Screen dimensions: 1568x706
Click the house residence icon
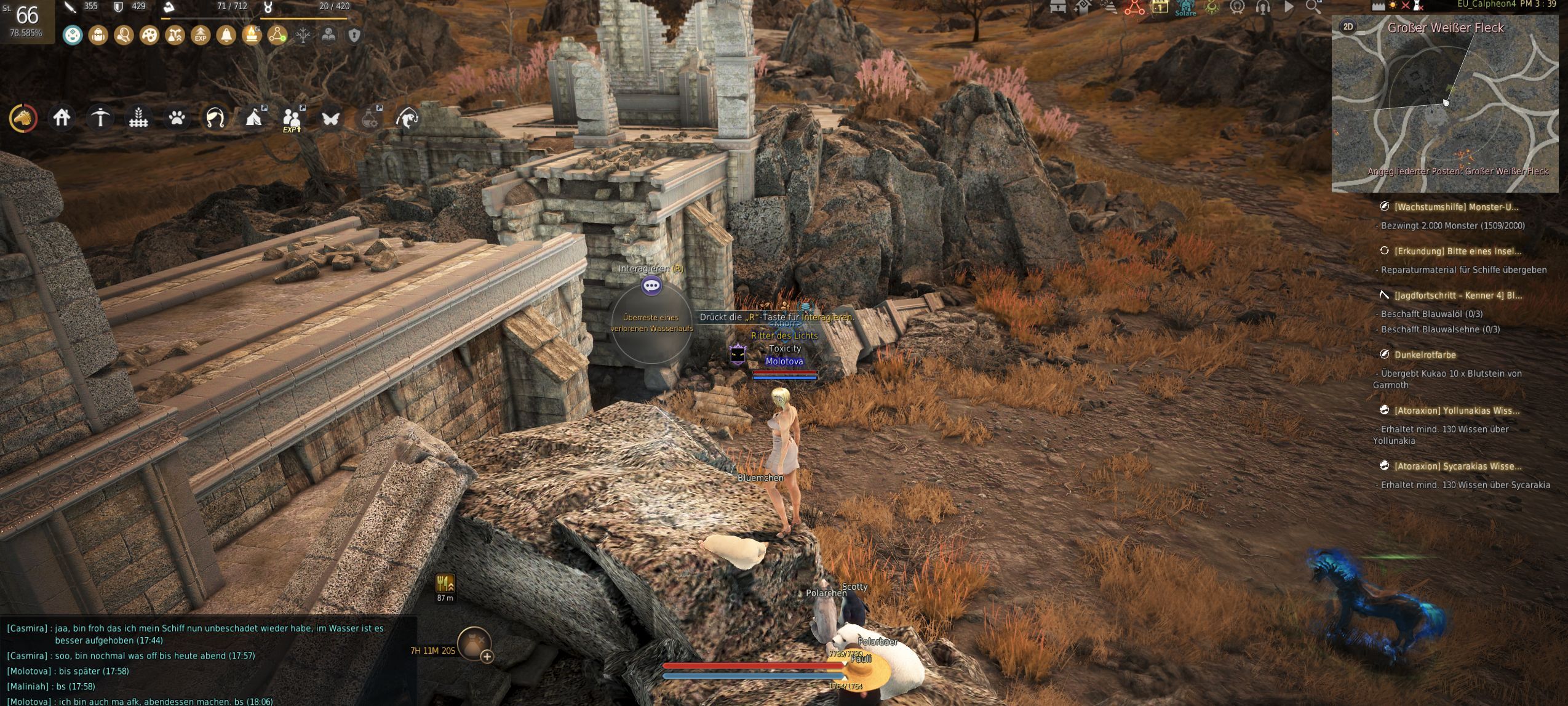point(62,117)
